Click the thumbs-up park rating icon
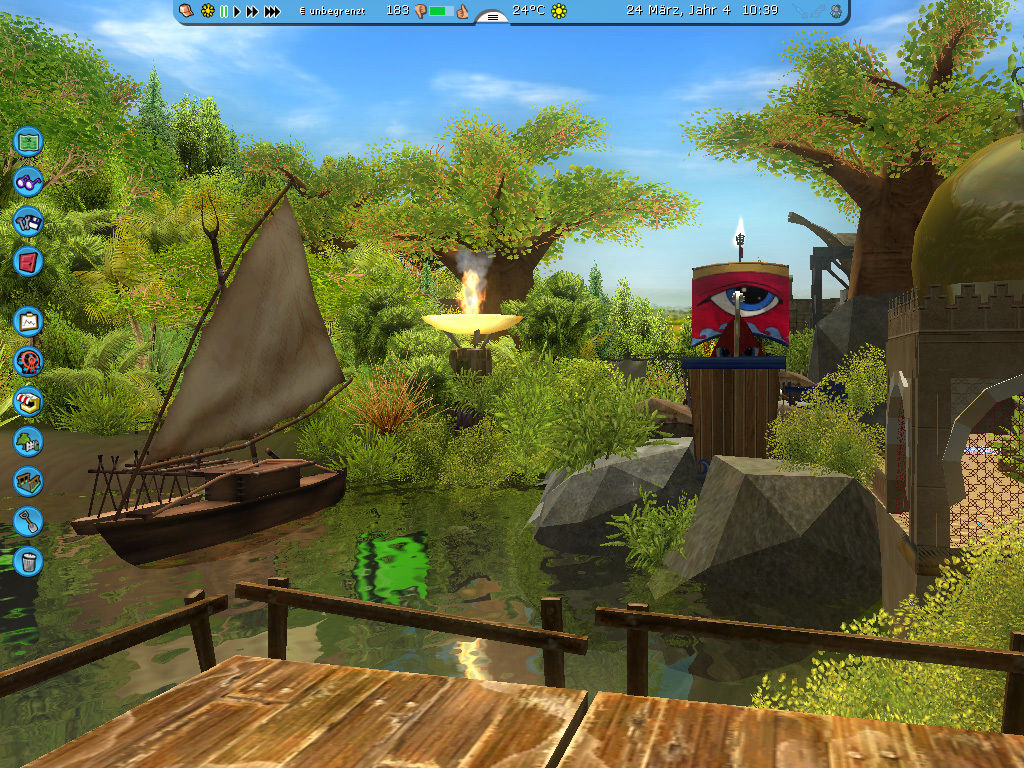The image size is (1024, 768). click(x=463, y=11)
